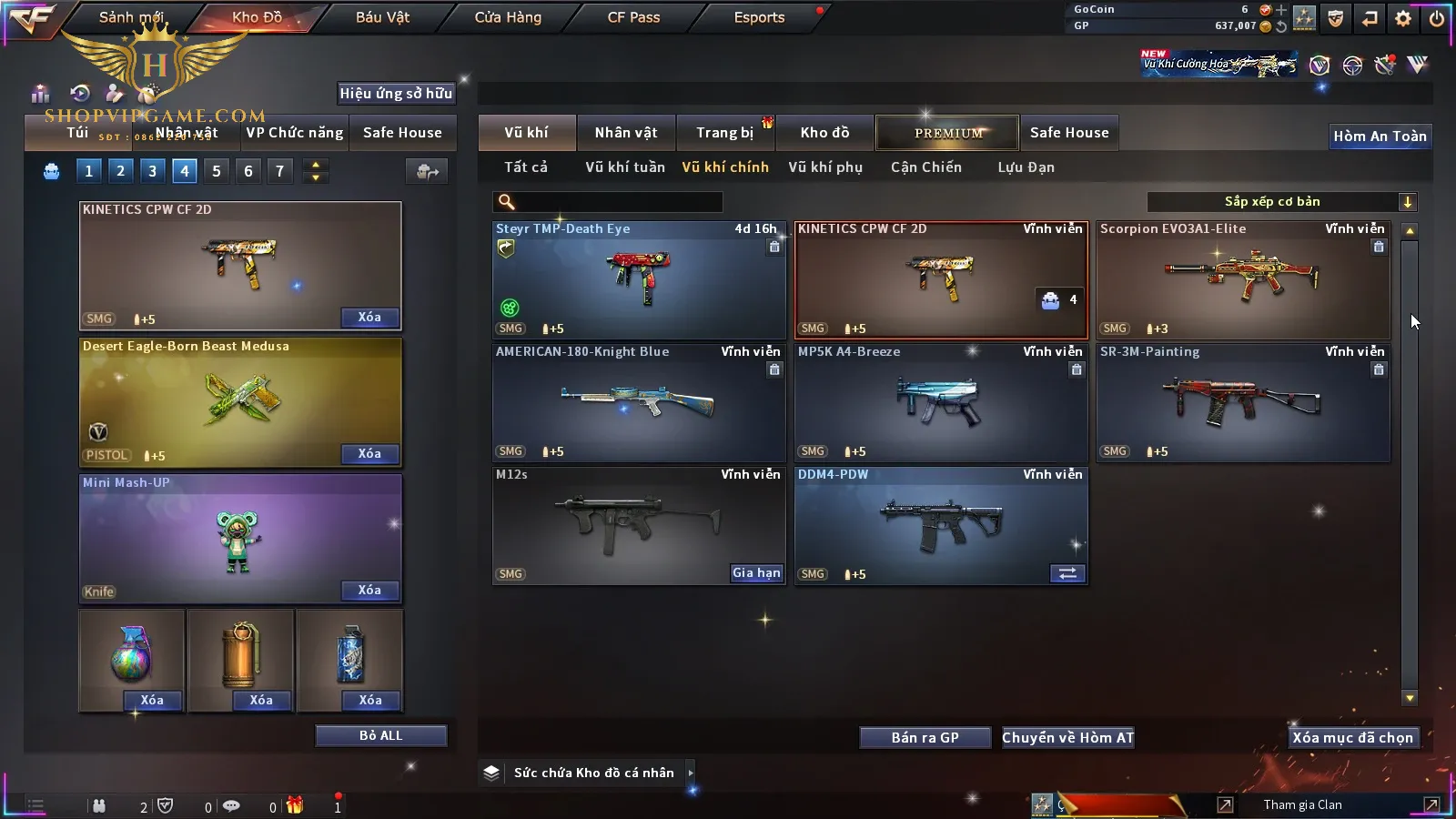Filter by Vũ khí phụ weapons

[824, 167]
